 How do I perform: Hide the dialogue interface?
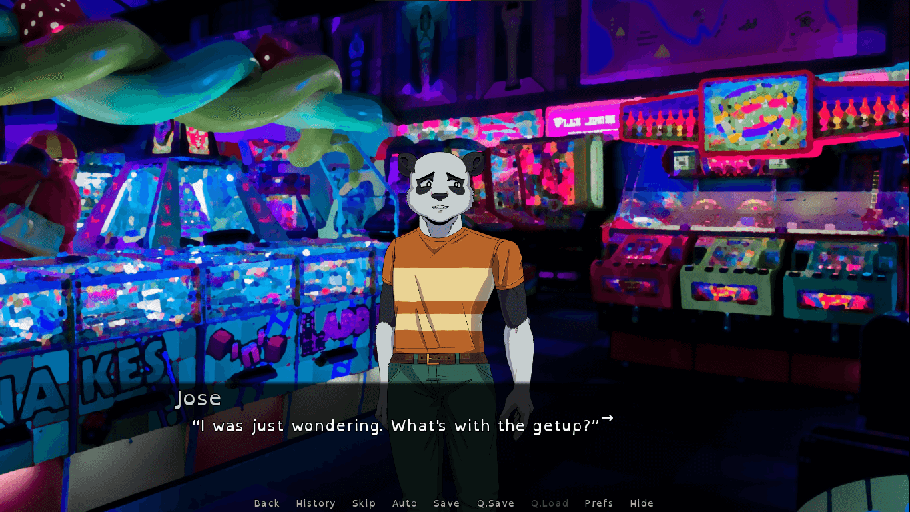tap(641, 503)
